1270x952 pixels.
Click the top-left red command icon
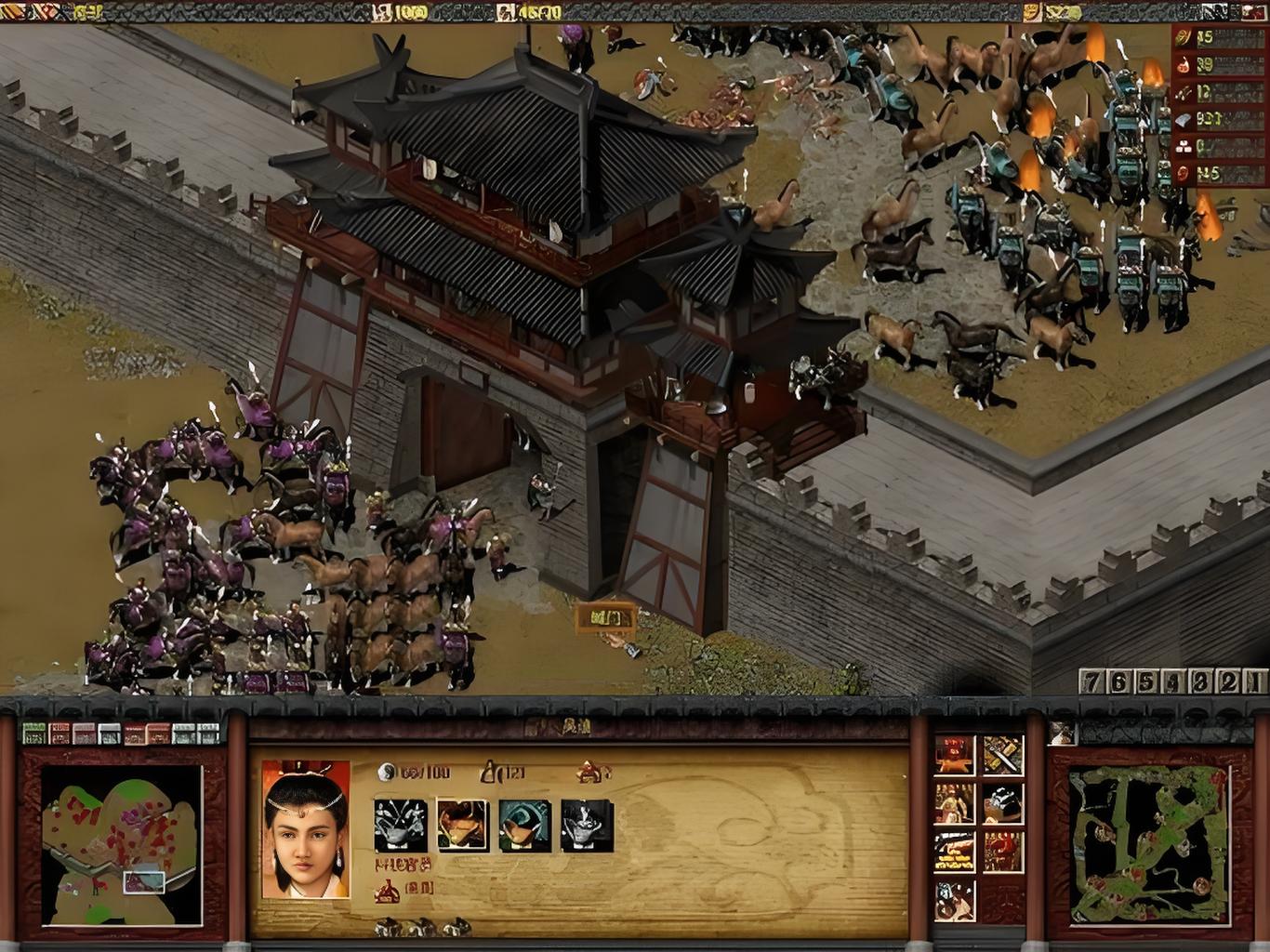(x=955, y=755)
